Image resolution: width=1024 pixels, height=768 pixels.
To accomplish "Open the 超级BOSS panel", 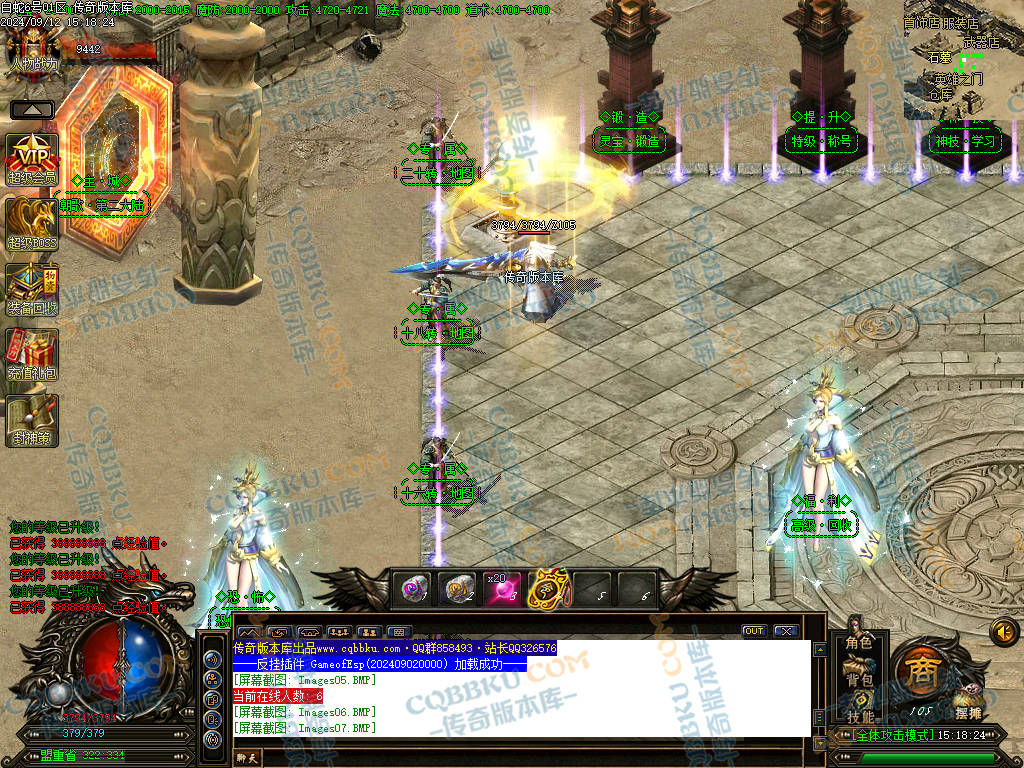I will [x=32, y=224].
